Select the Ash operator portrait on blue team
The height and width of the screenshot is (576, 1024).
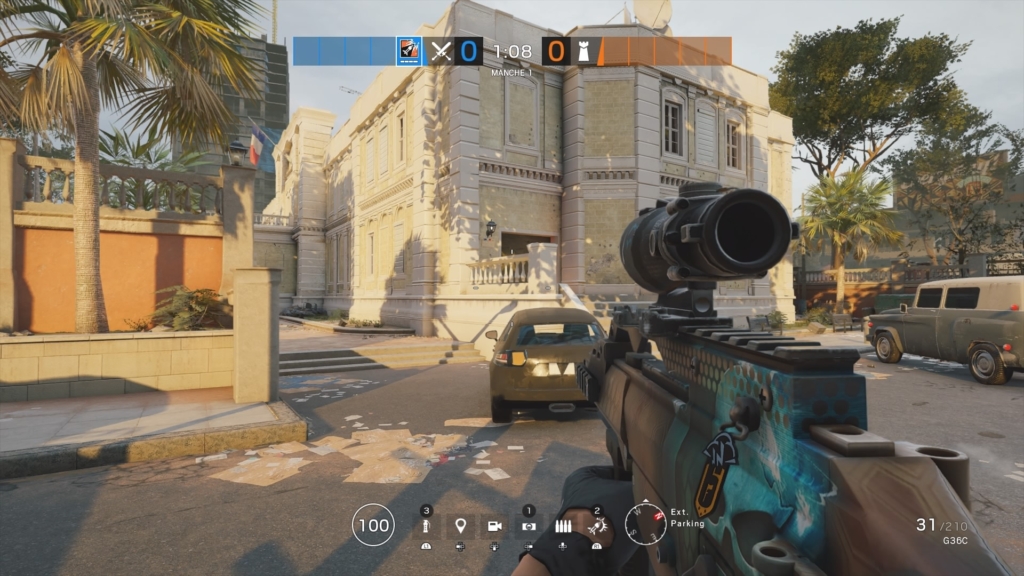(x=409, y=51)
